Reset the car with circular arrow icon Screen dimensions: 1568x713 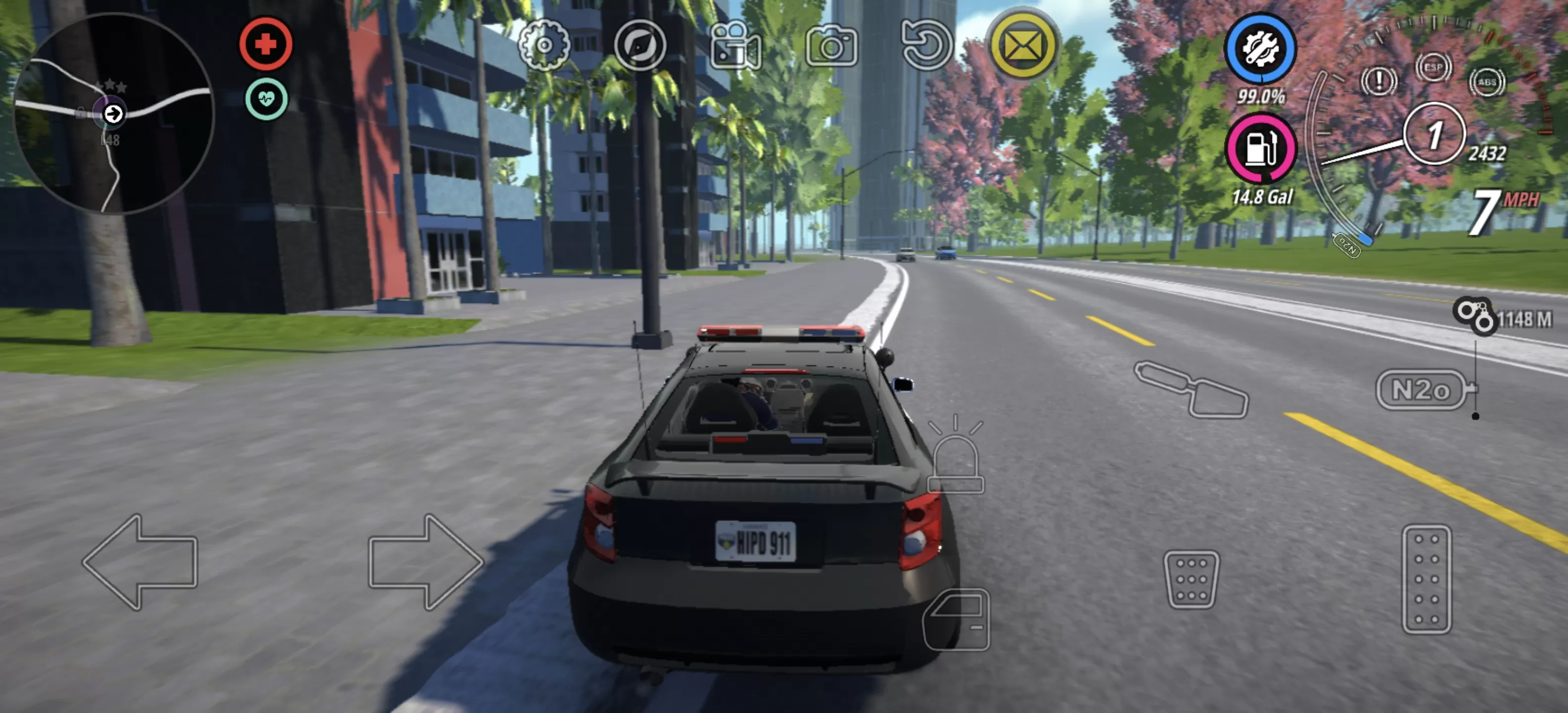click(927, 45)
